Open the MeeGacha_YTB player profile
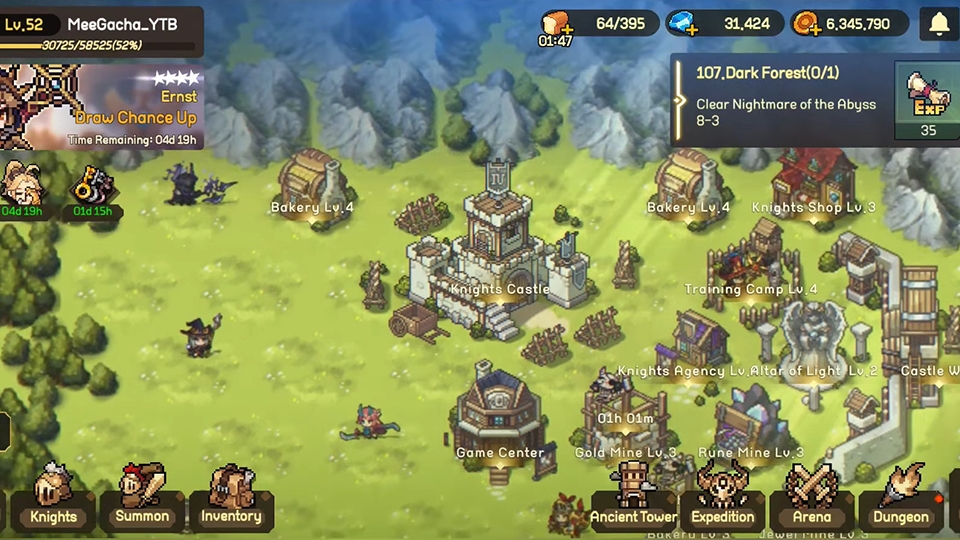 coord(102,32)
